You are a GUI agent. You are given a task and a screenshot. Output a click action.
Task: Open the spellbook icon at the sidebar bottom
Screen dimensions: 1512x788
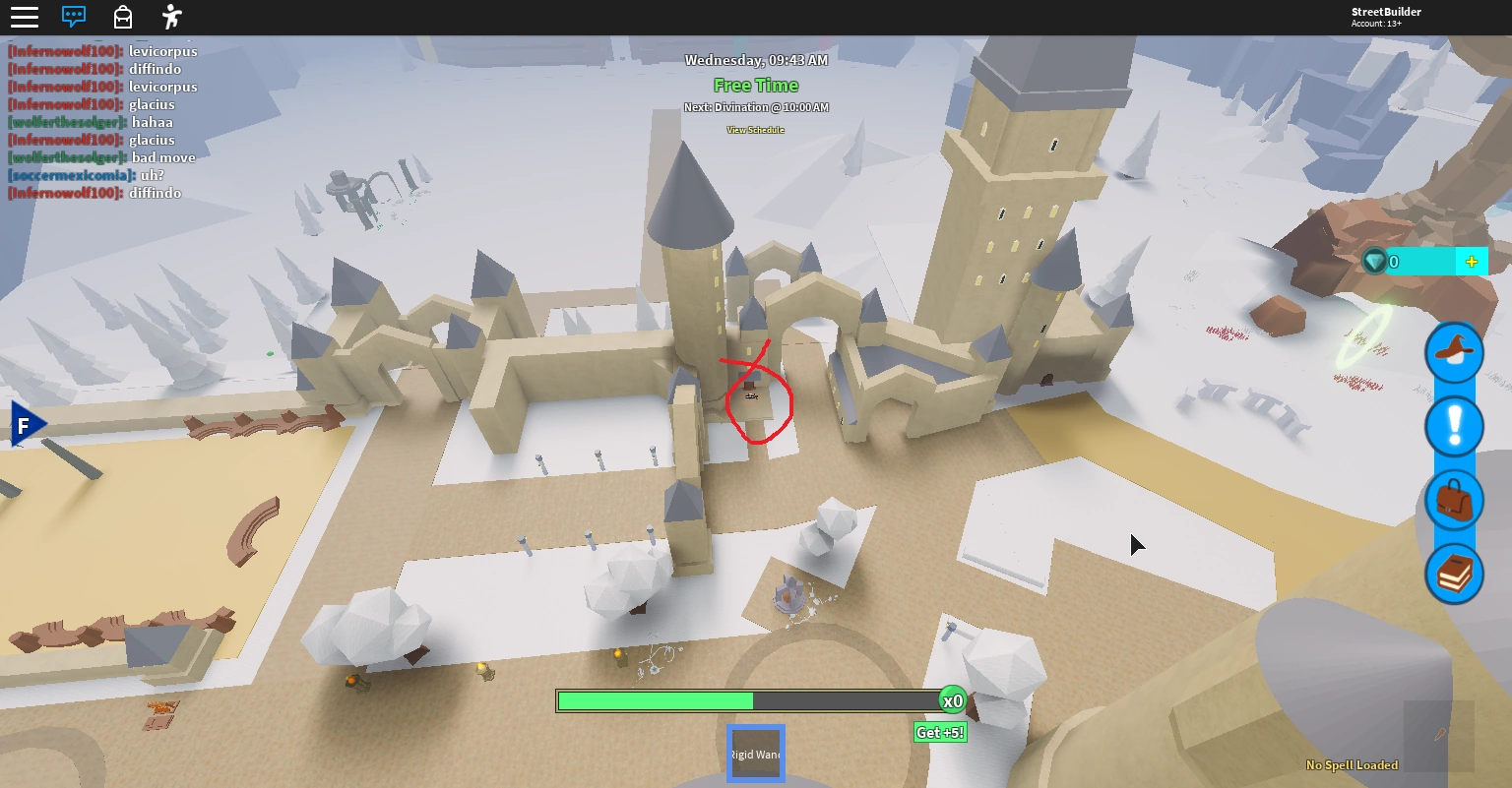click(x=1454, y=573)
